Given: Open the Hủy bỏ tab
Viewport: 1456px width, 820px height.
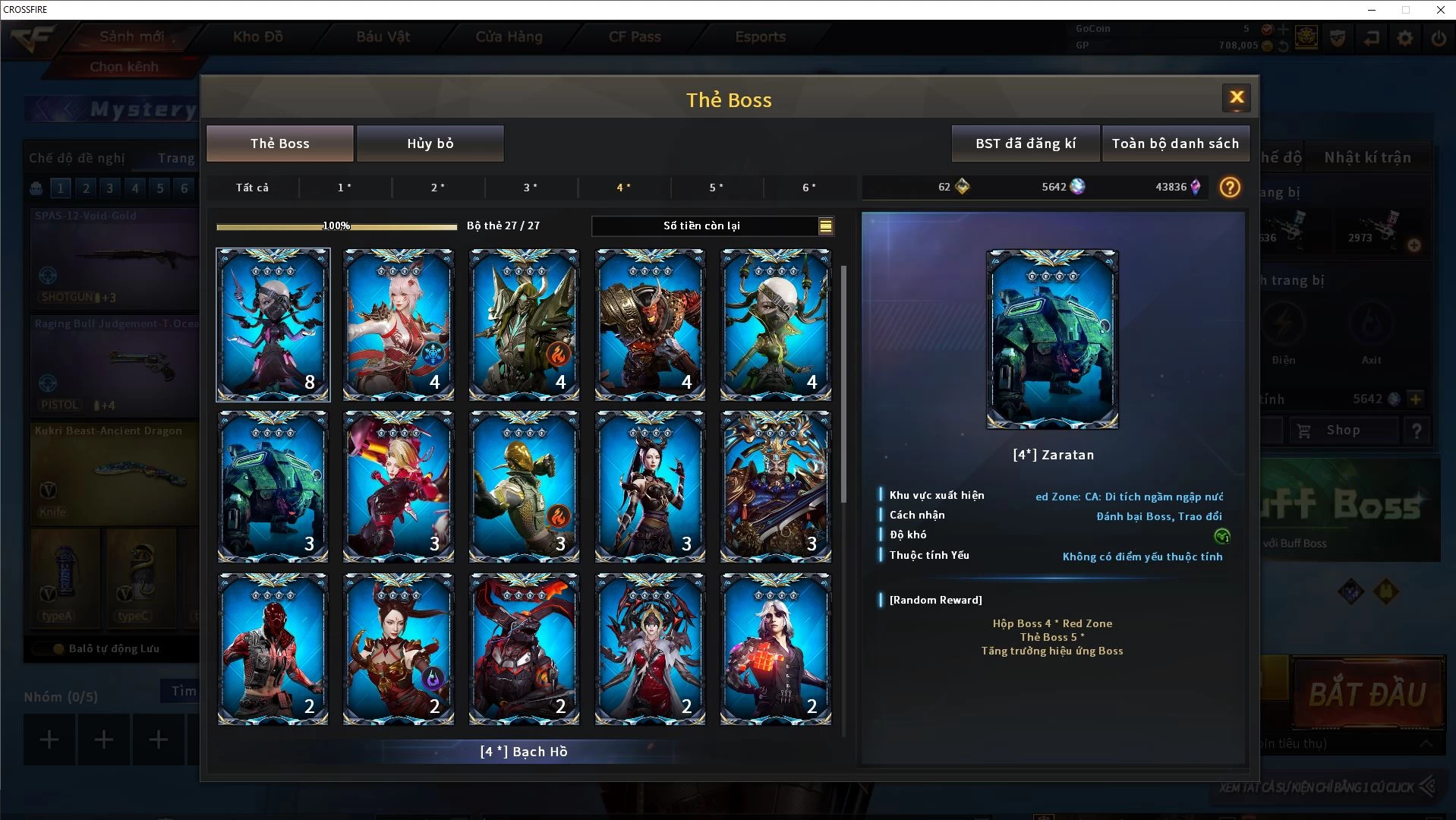Looking at the screenshot, I should (x=430, y=143).
